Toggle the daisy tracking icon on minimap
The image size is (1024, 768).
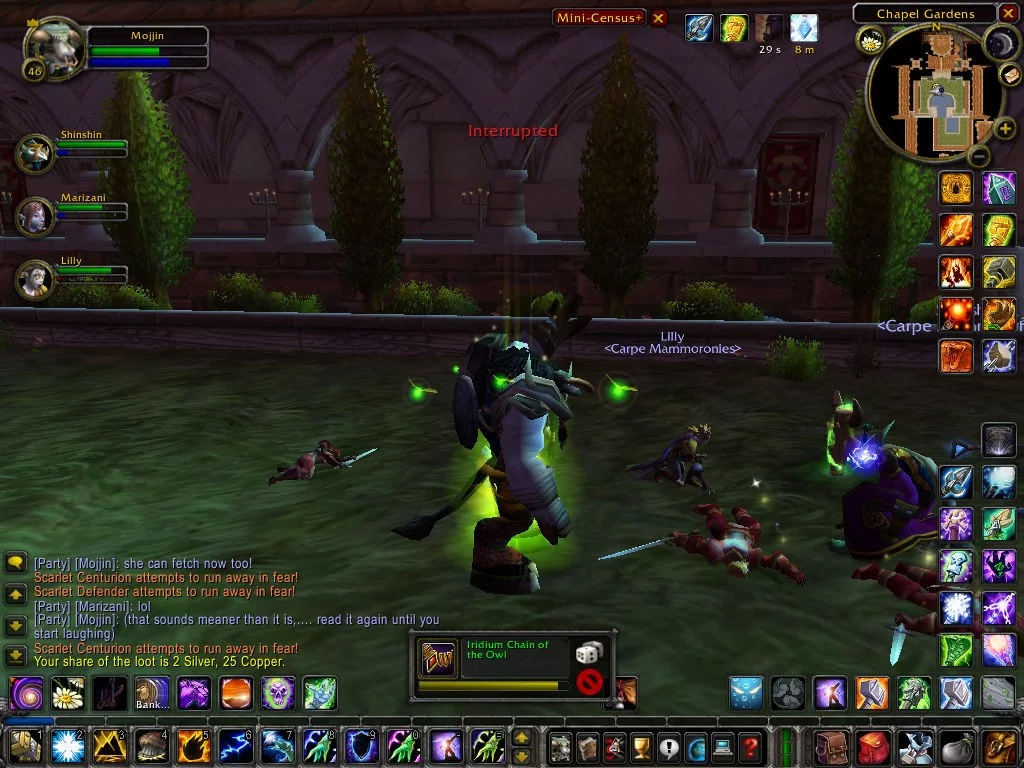coord(870,40)
